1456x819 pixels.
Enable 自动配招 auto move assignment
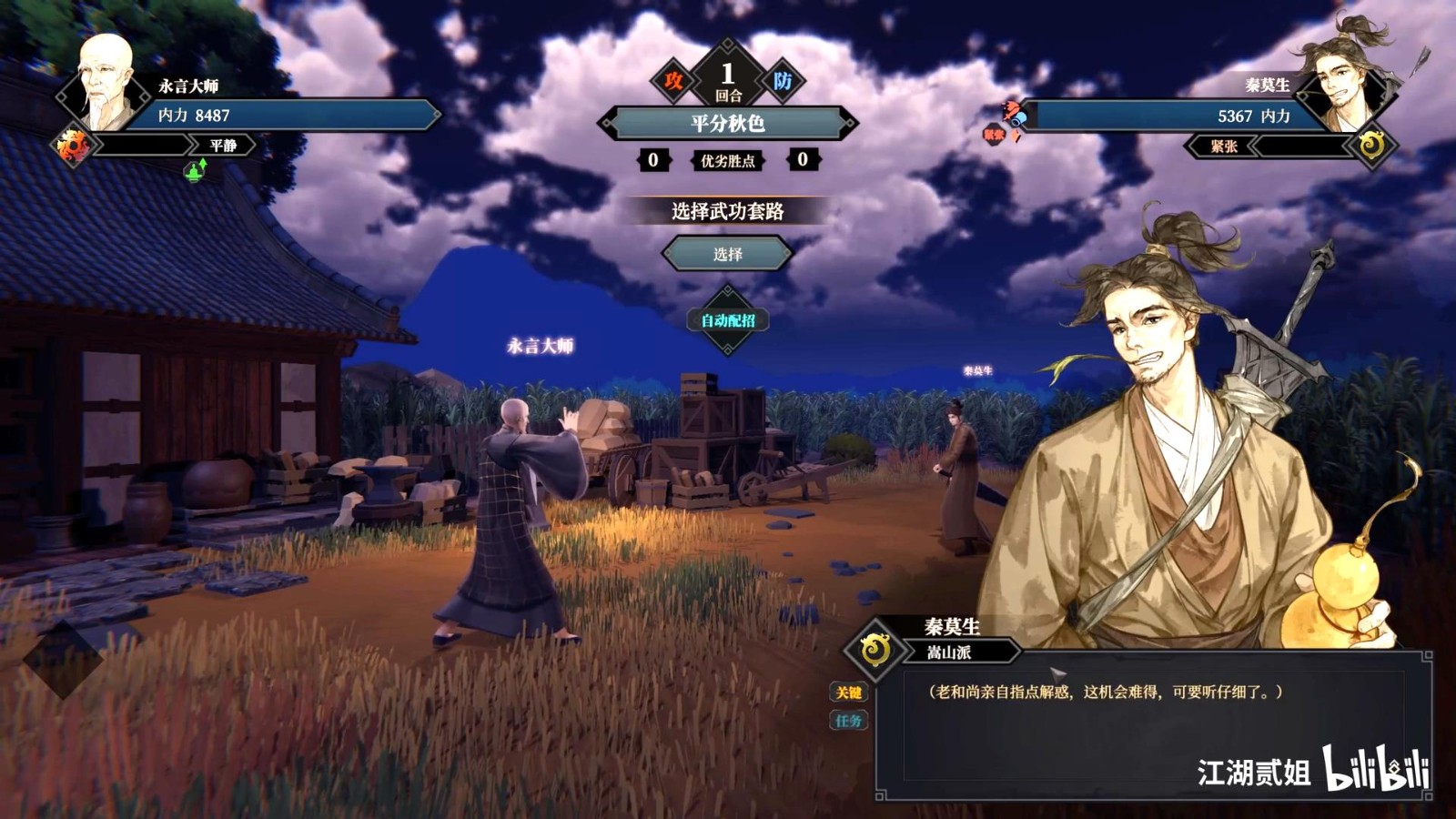[729, 320]
